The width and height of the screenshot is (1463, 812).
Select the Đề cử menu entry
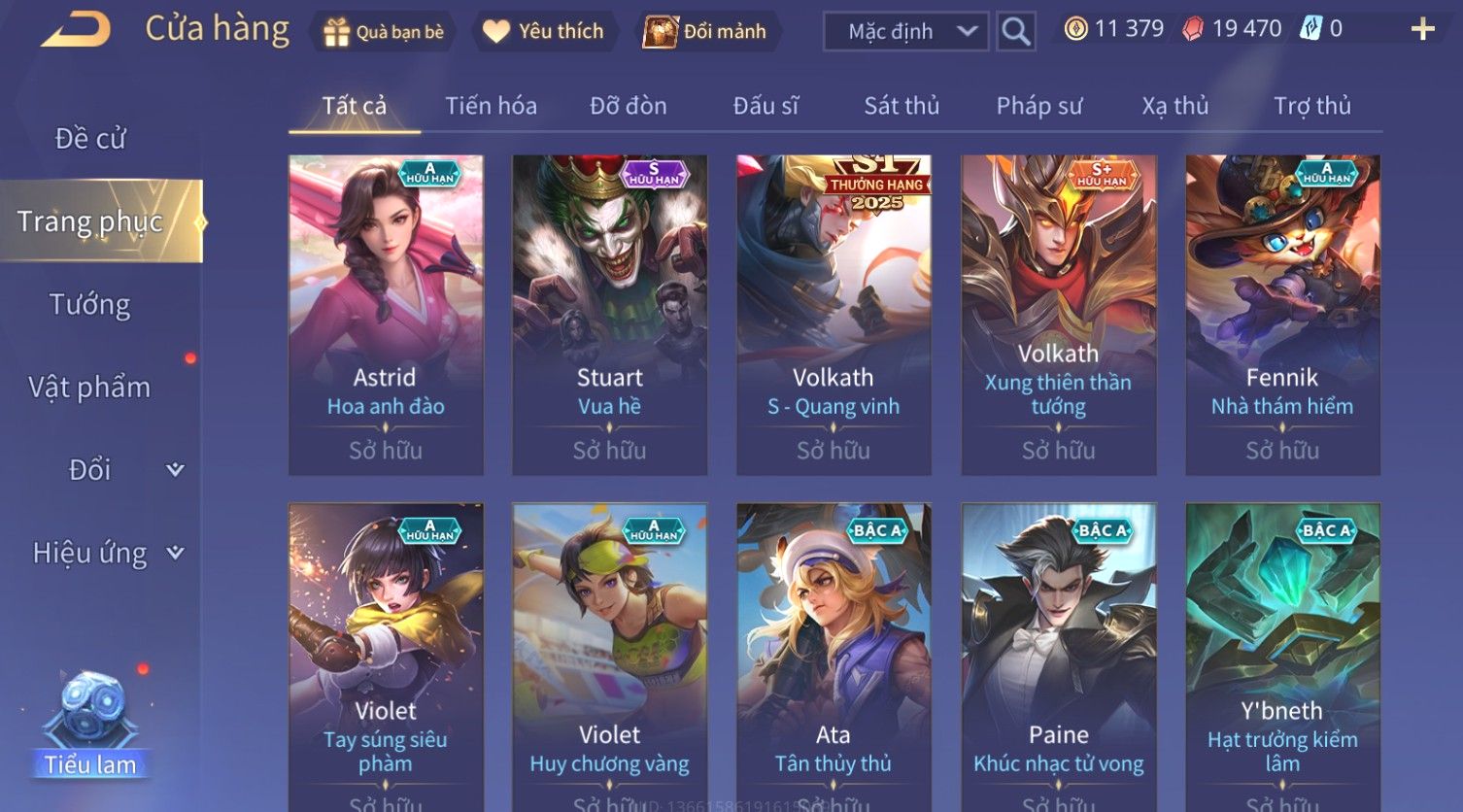point(90,139)
